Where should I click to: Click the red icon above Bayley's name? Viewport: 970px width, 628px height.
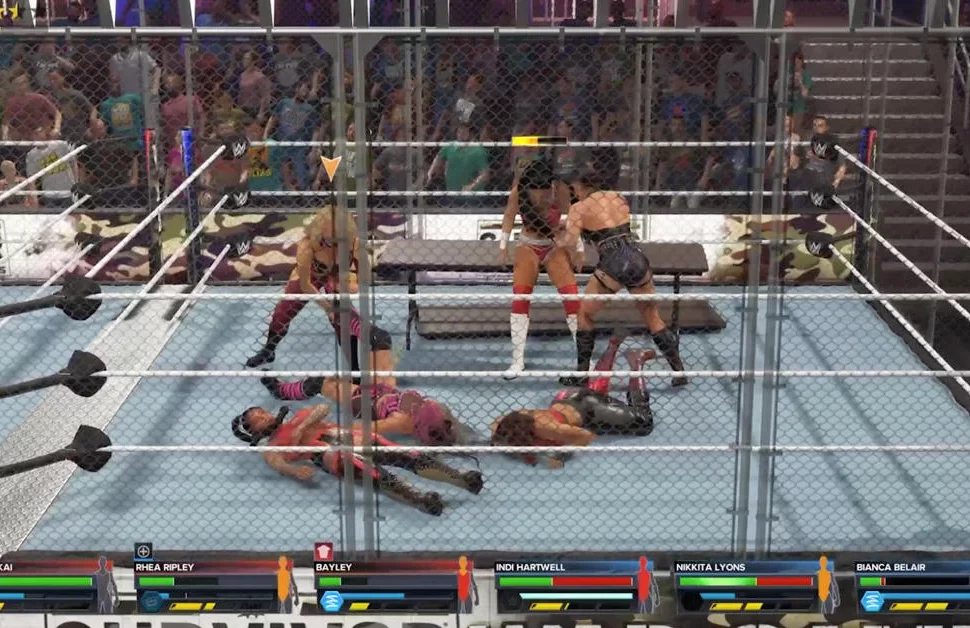323,551
